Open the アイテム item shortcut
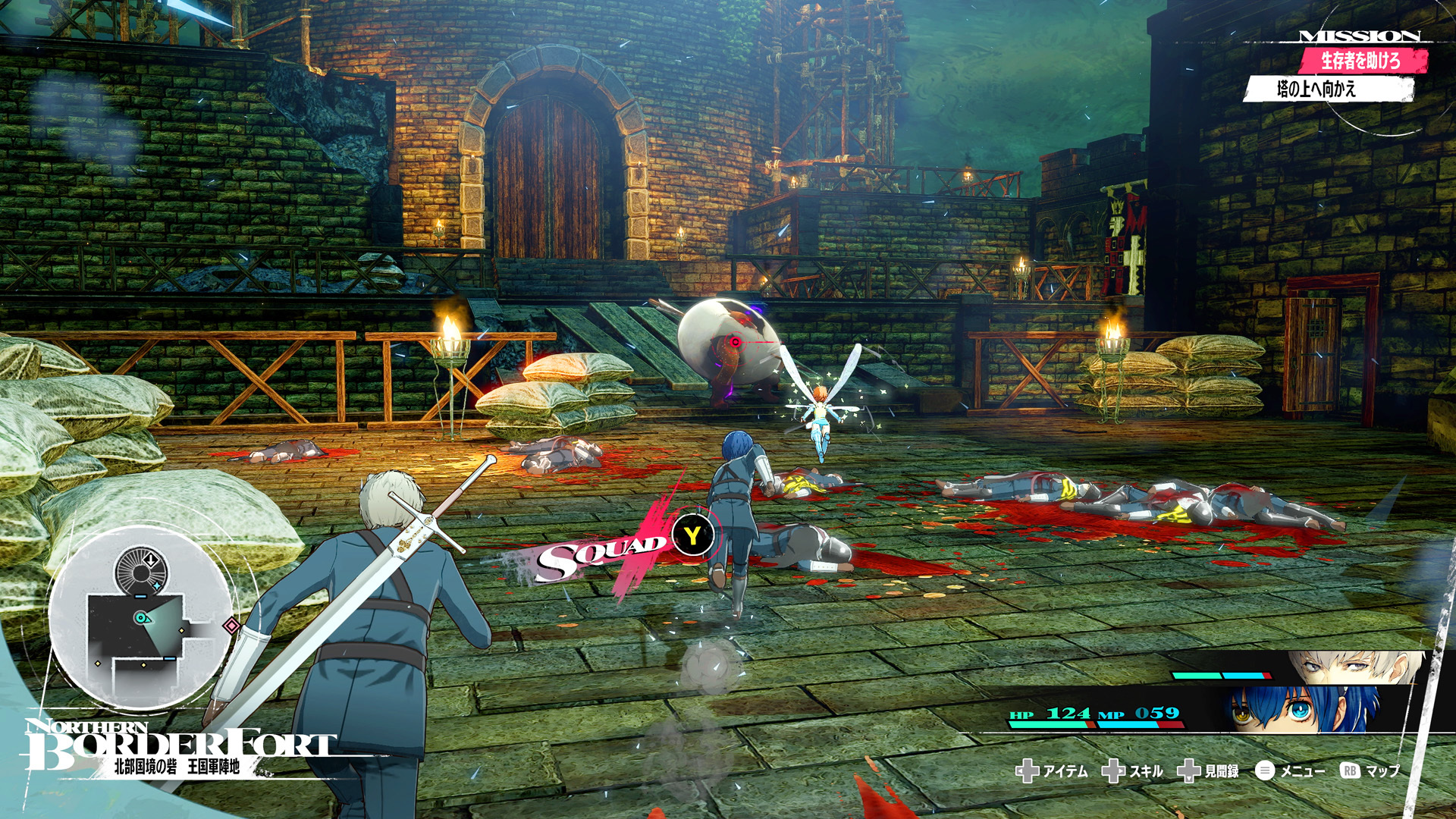 point(1052,771)
